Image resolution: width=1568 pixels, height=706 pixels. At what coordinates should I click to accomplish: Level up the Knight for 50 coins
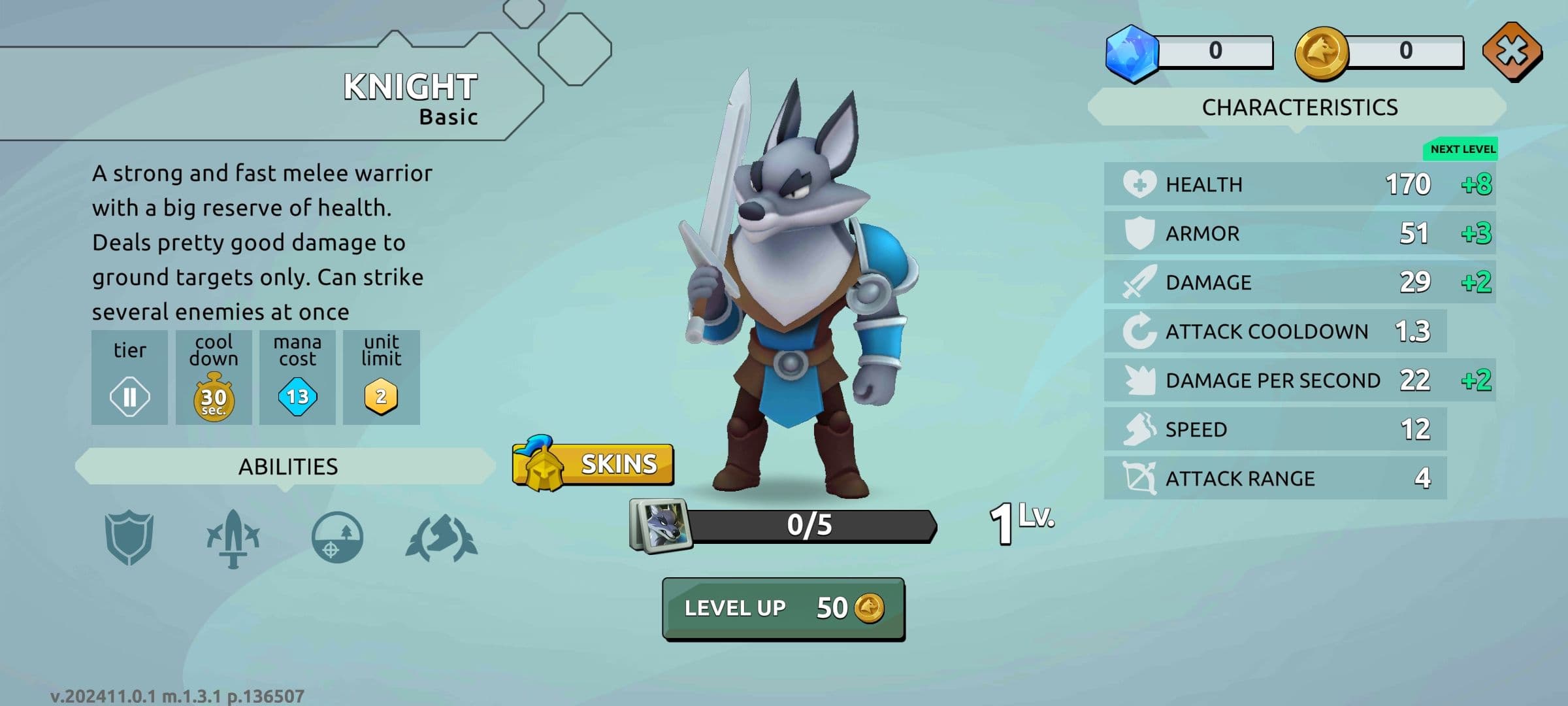(x=783, y=609)
